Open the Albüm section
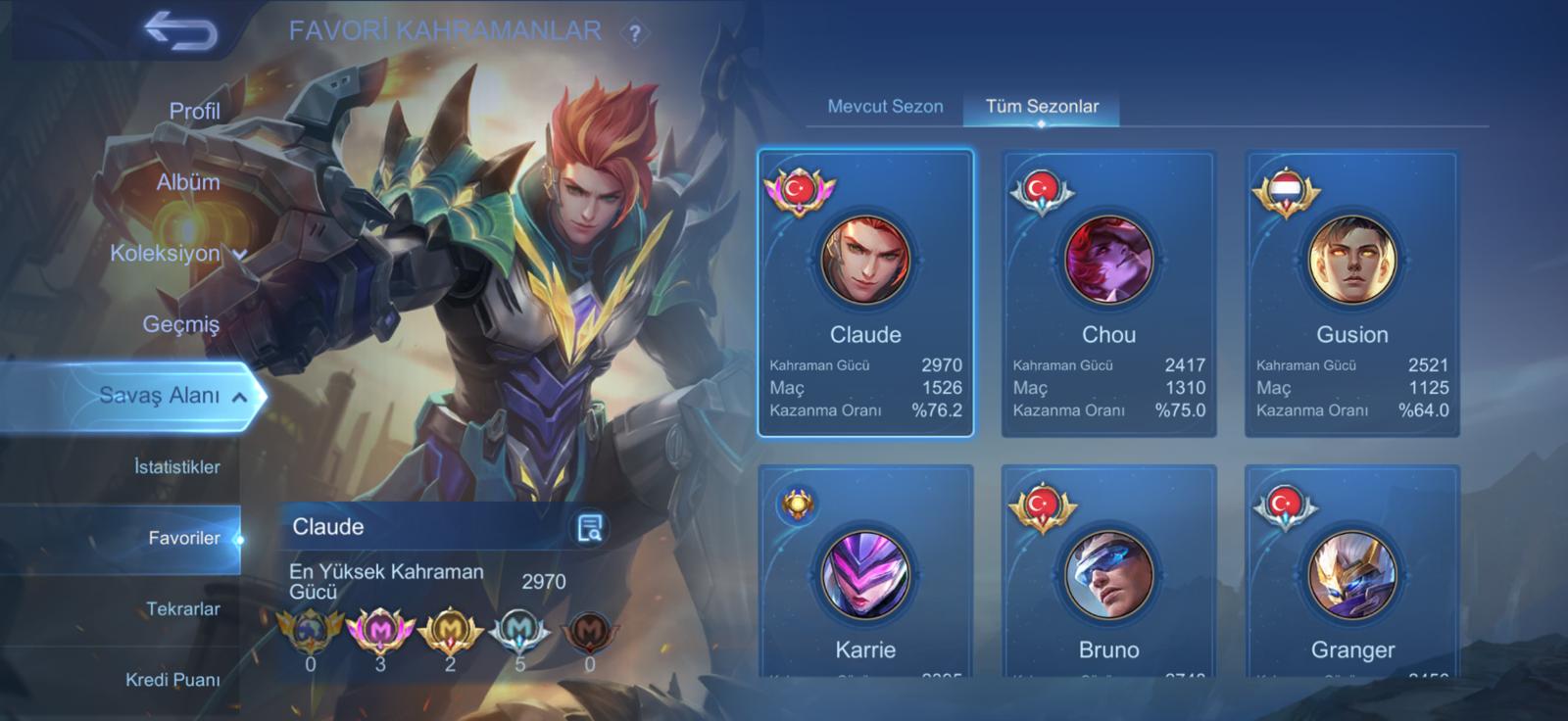Viewport: 1568px width, 721px height. [187, 182]
